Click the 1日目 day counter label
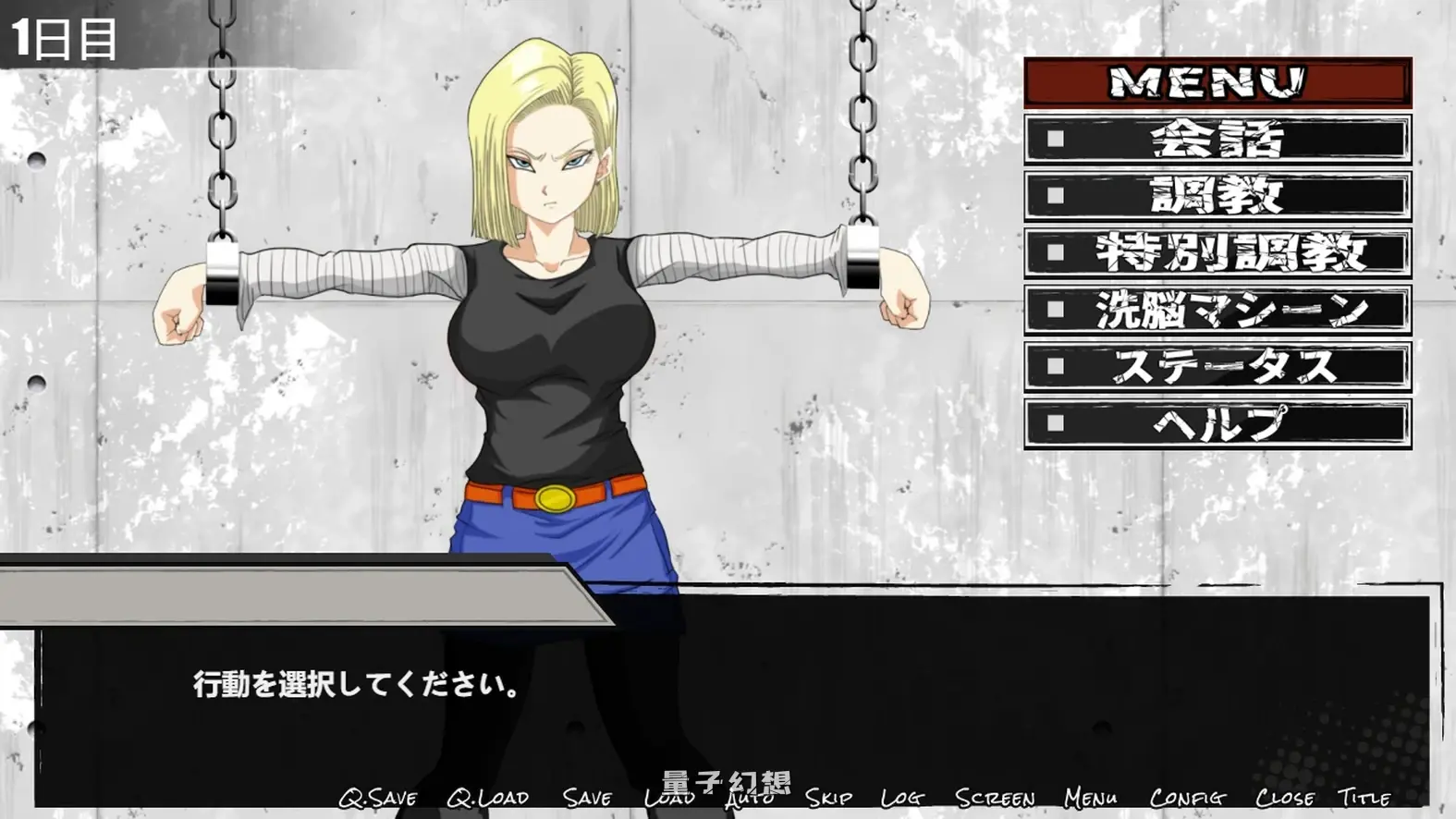 coord(63,39)
